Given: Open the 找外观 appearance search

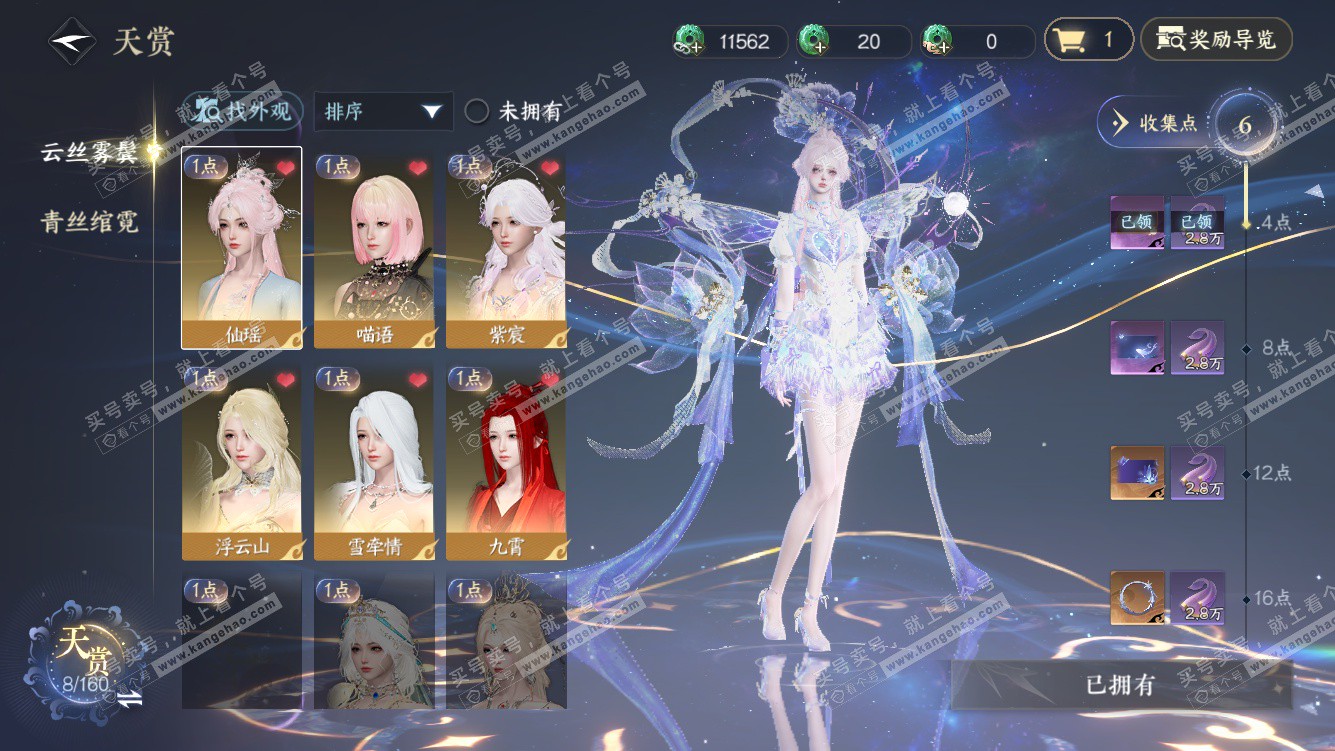Looking at the screenshot, I should [x=243, y=111].
